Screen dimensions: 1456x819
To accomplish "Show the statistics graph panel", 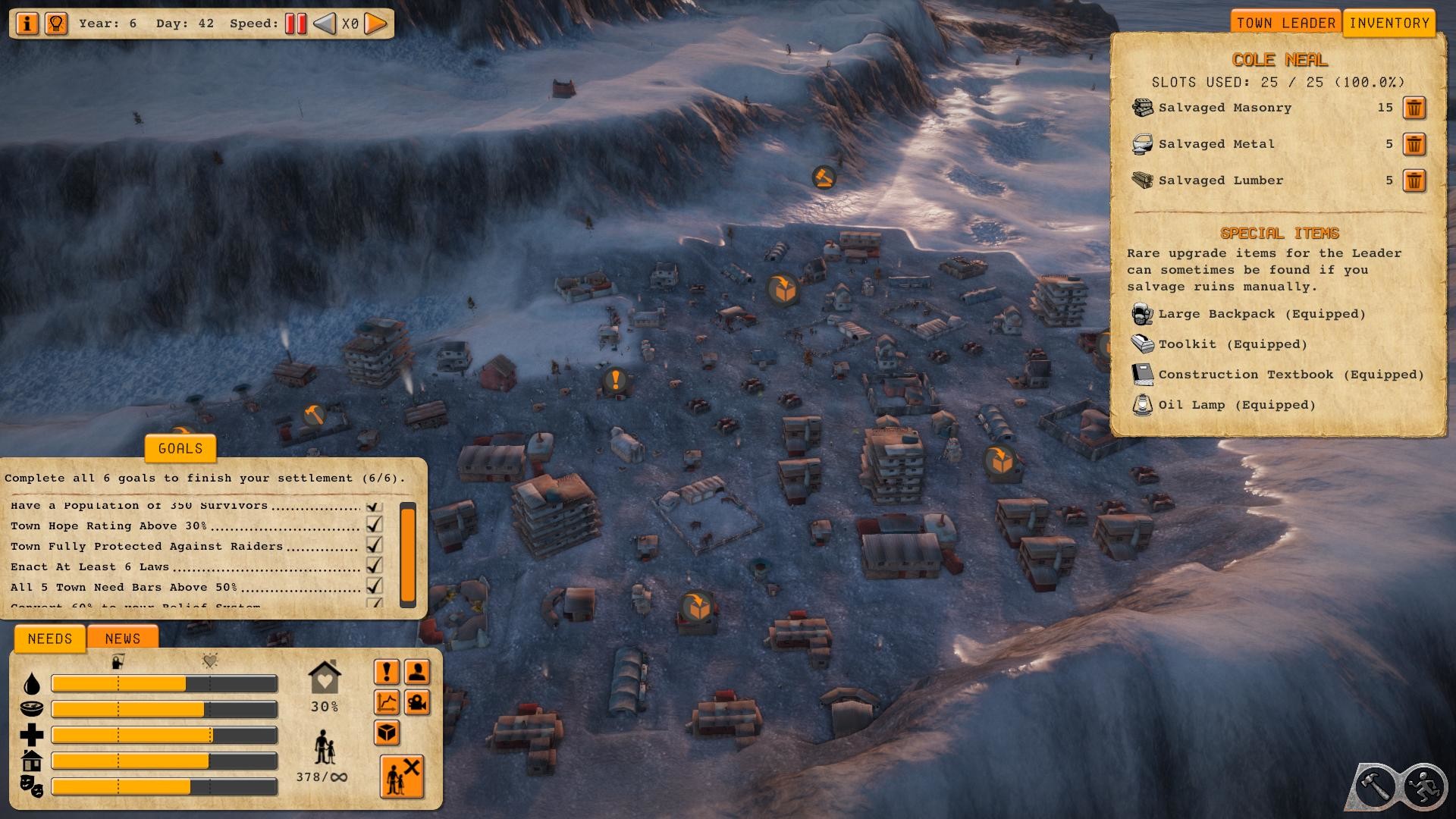I will (x=387, y=702).
